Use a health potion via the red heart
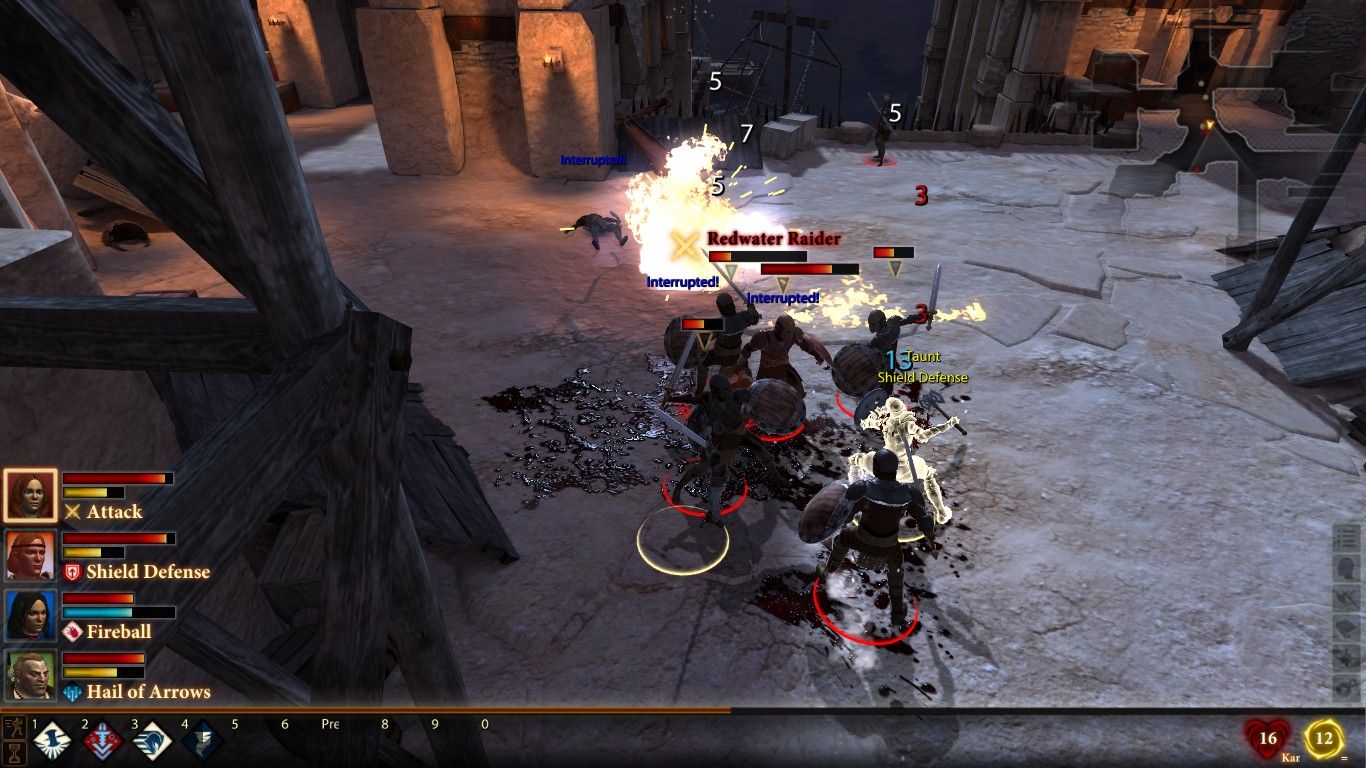Screen dimensions: 1366x768 pos(1267,740)
